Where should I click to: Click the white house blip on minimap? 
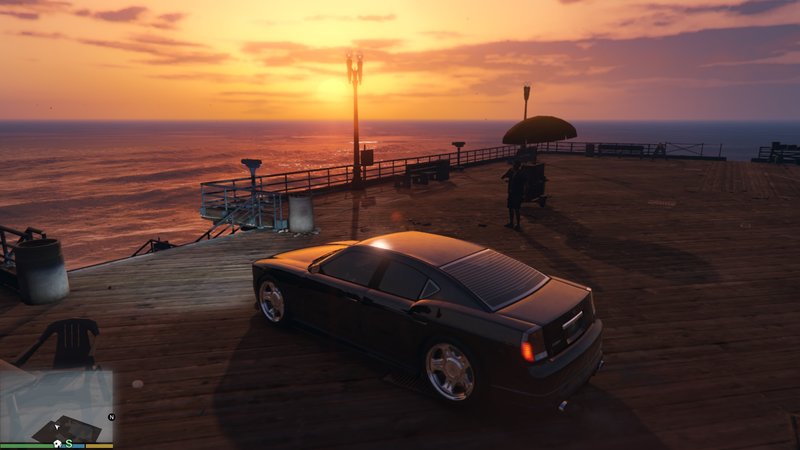[x=57, y=443]
